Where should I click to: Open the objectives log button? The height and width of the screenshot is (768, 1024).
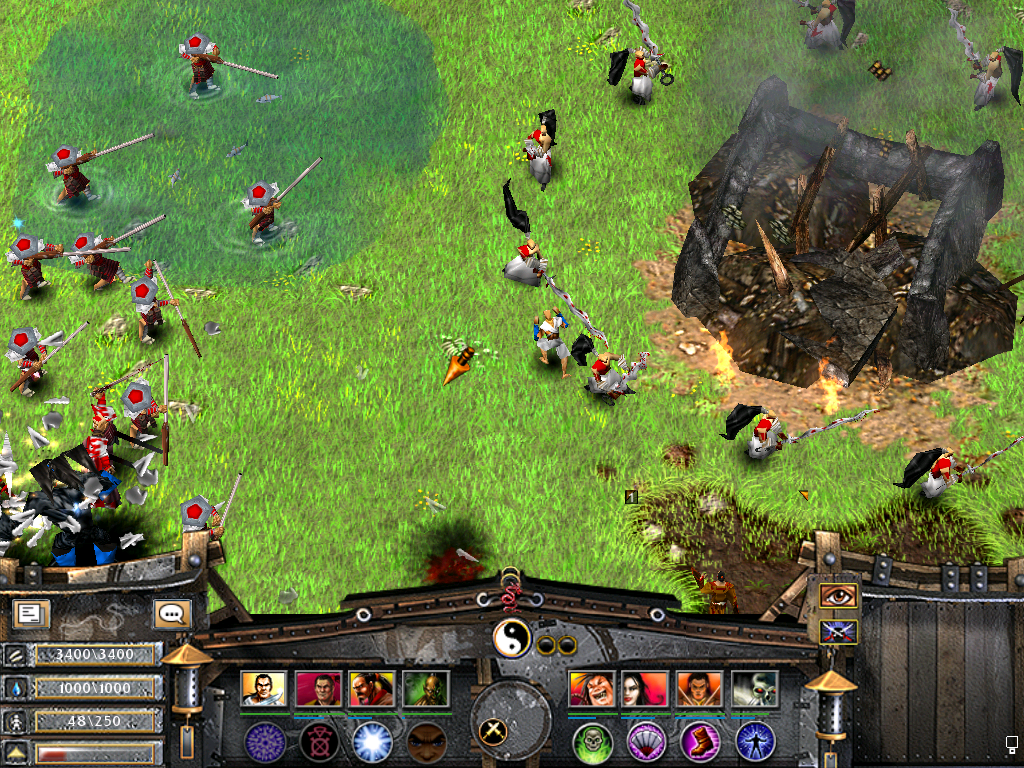coord(31,613)
